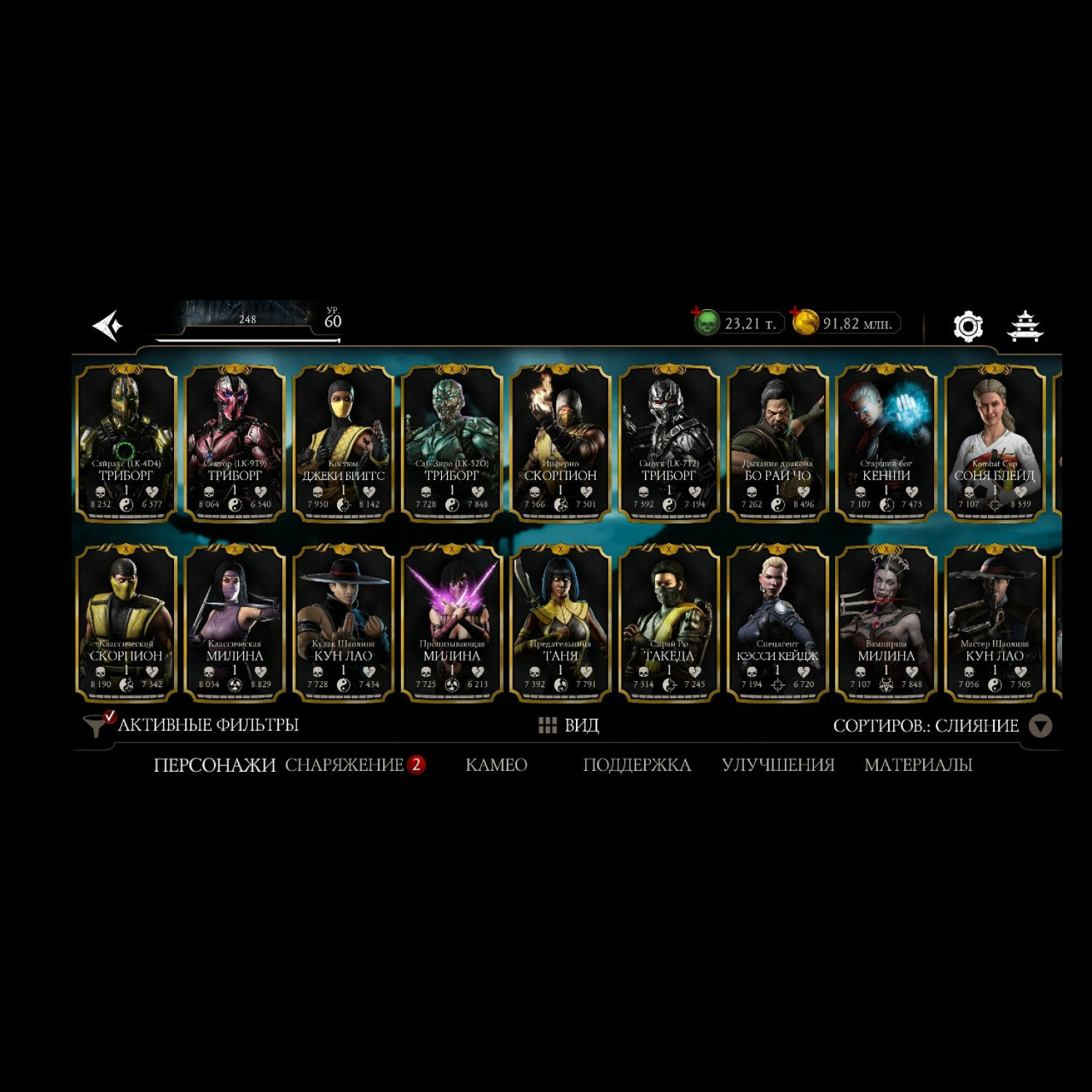Go back with the arrow button

click(108, 325)
